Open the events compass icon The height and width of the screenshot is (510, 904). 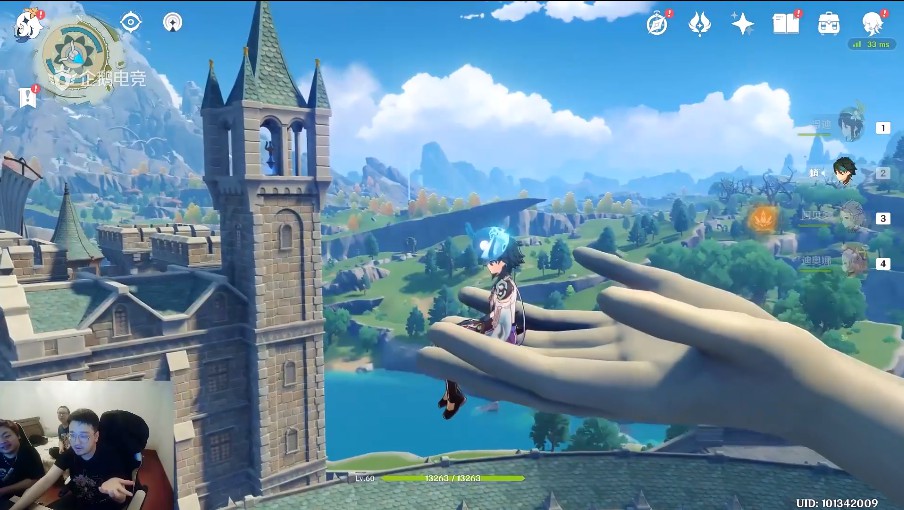pyautogui.click(x=657, y=24)
